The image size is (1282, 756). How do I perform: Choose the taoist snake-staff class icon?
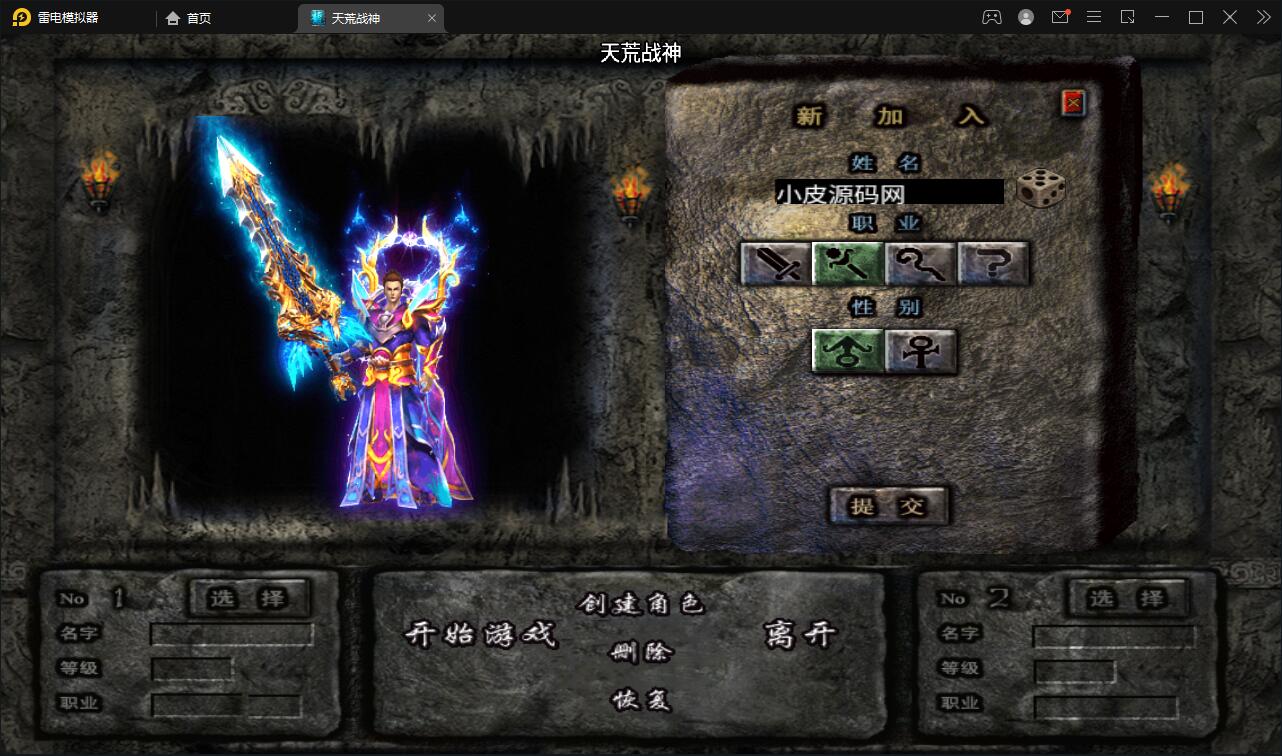click(920, 263)
